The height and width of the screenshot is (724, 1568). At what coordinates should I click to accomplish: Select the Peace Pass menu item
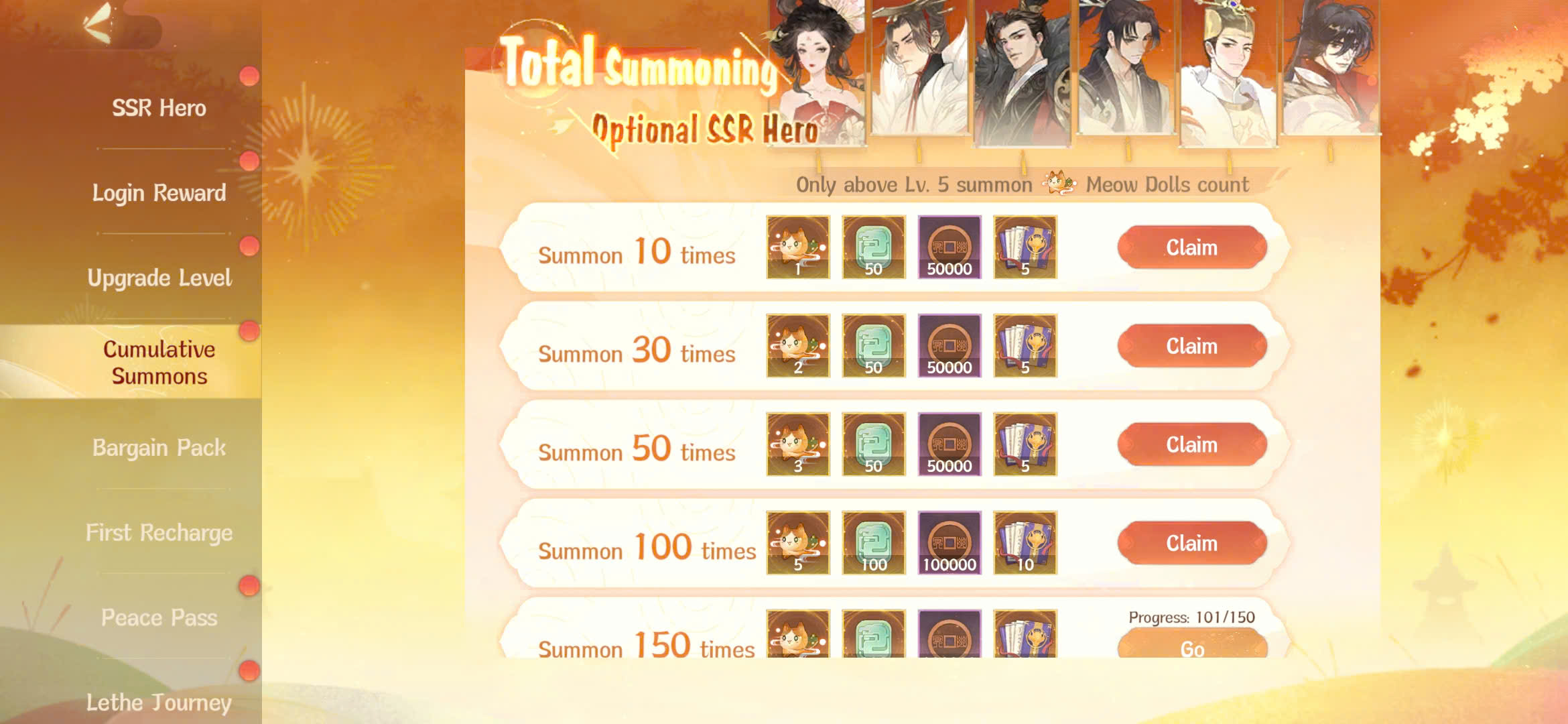click(x=159, y=617)
